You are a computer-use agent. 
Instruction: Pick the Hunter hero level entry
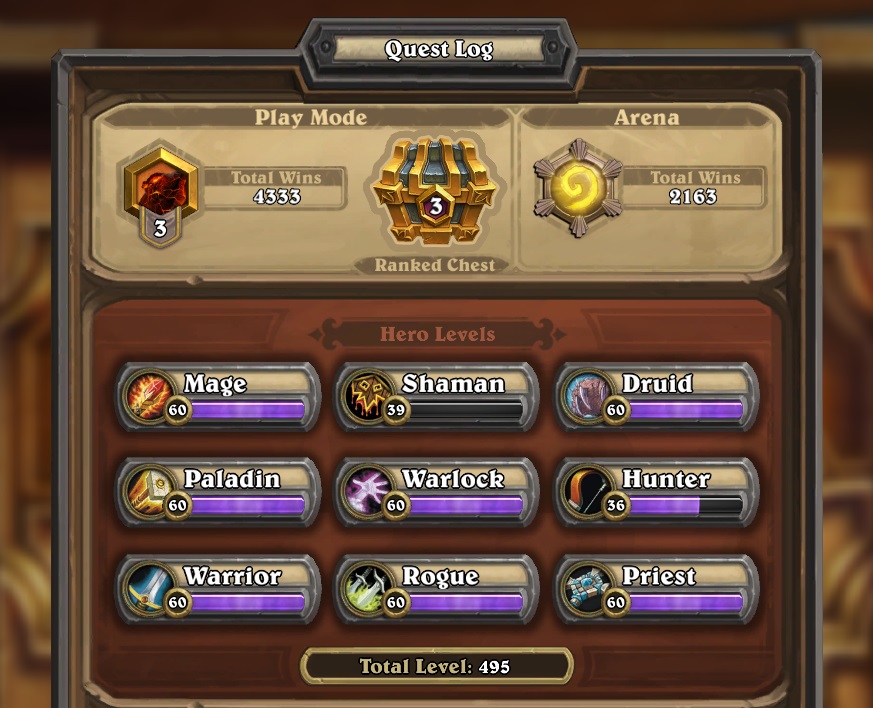coord(657,493)
